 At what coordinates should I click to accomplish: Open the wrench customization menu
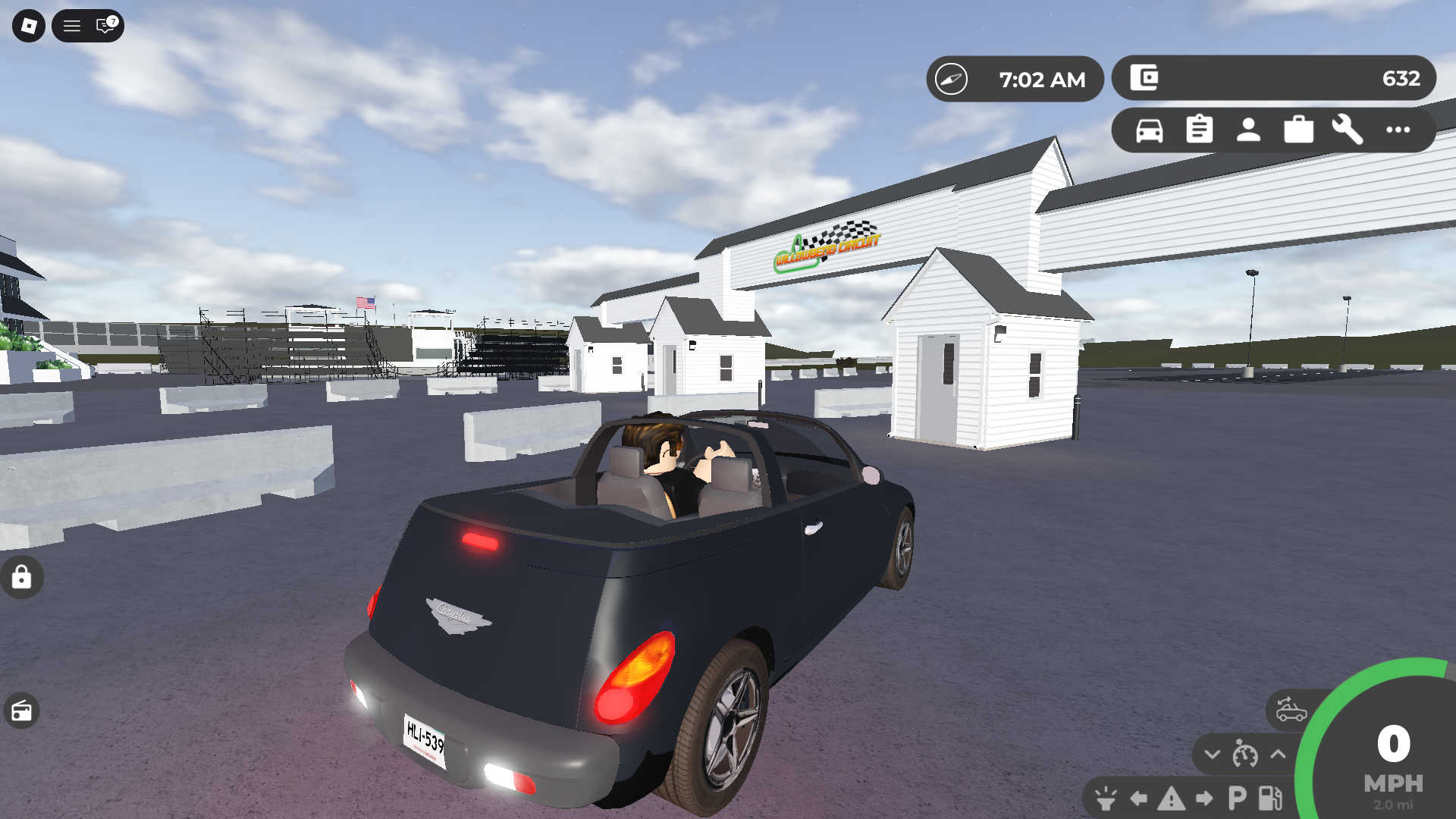tap(1347, 130)
